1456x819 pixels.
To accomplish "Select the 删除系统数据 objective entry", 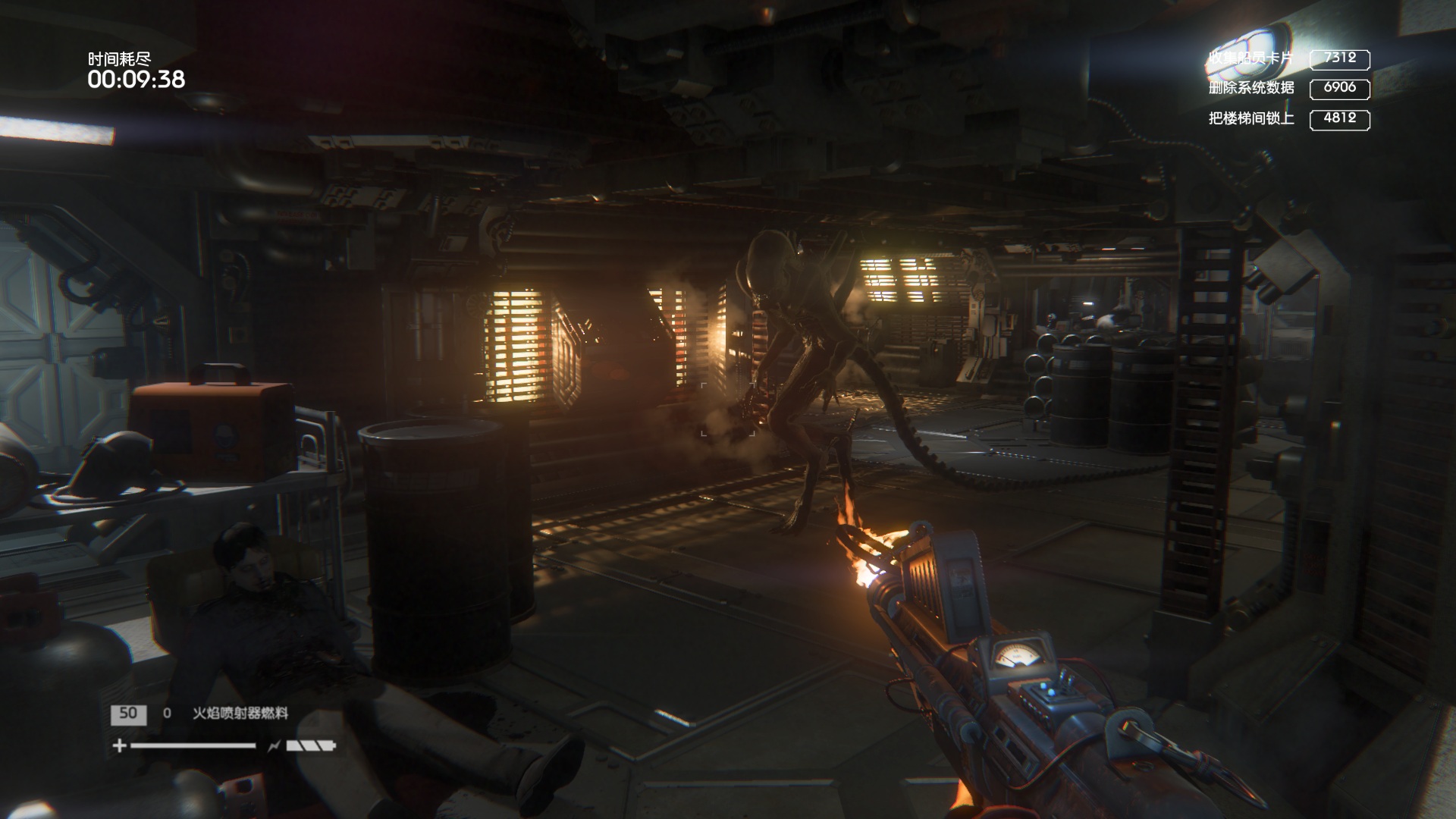I will click(x=1251, y=88).
